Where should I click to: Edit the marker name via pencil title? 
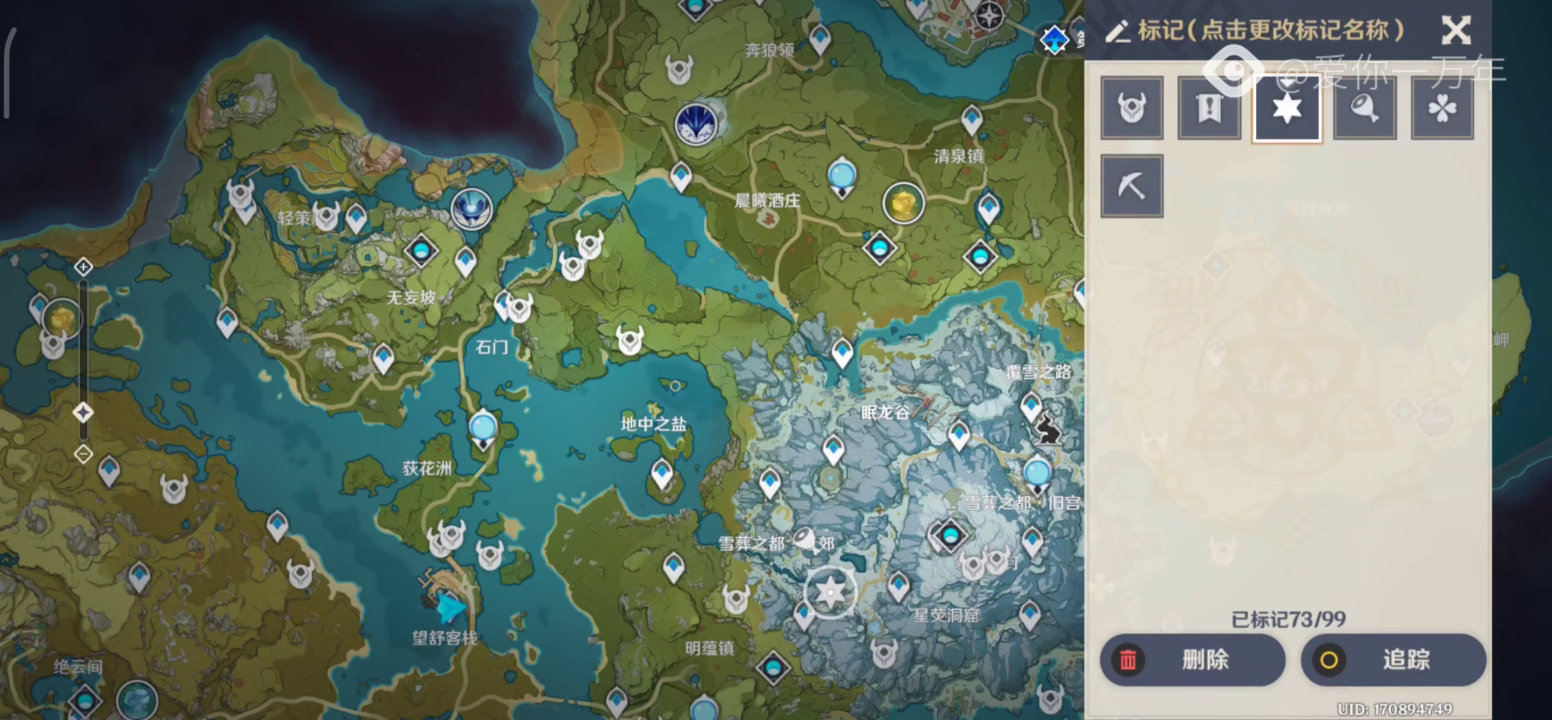(x=1256, y=31)
